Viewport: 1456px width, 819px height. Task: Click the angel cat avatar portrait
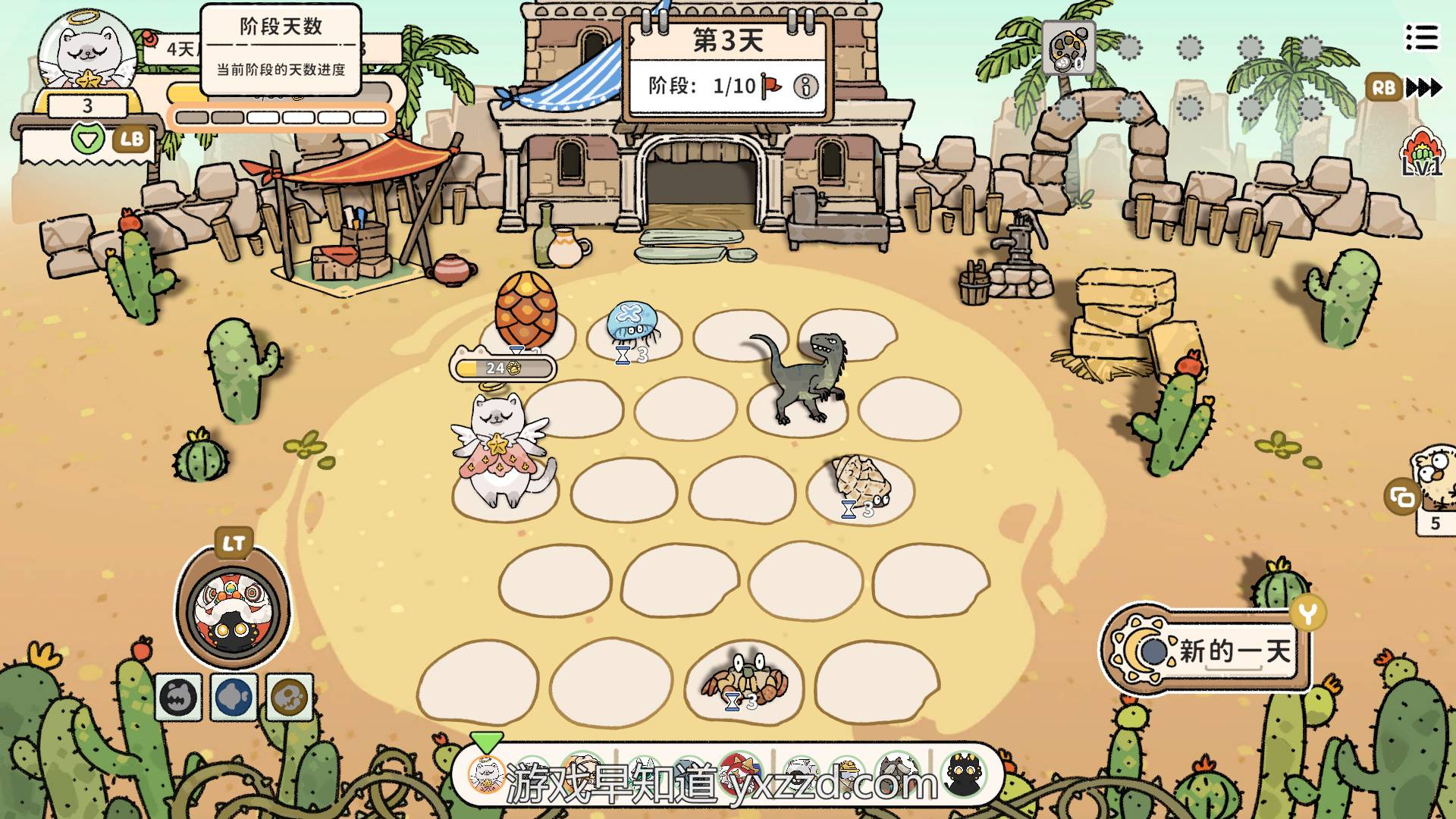[86, 55]
